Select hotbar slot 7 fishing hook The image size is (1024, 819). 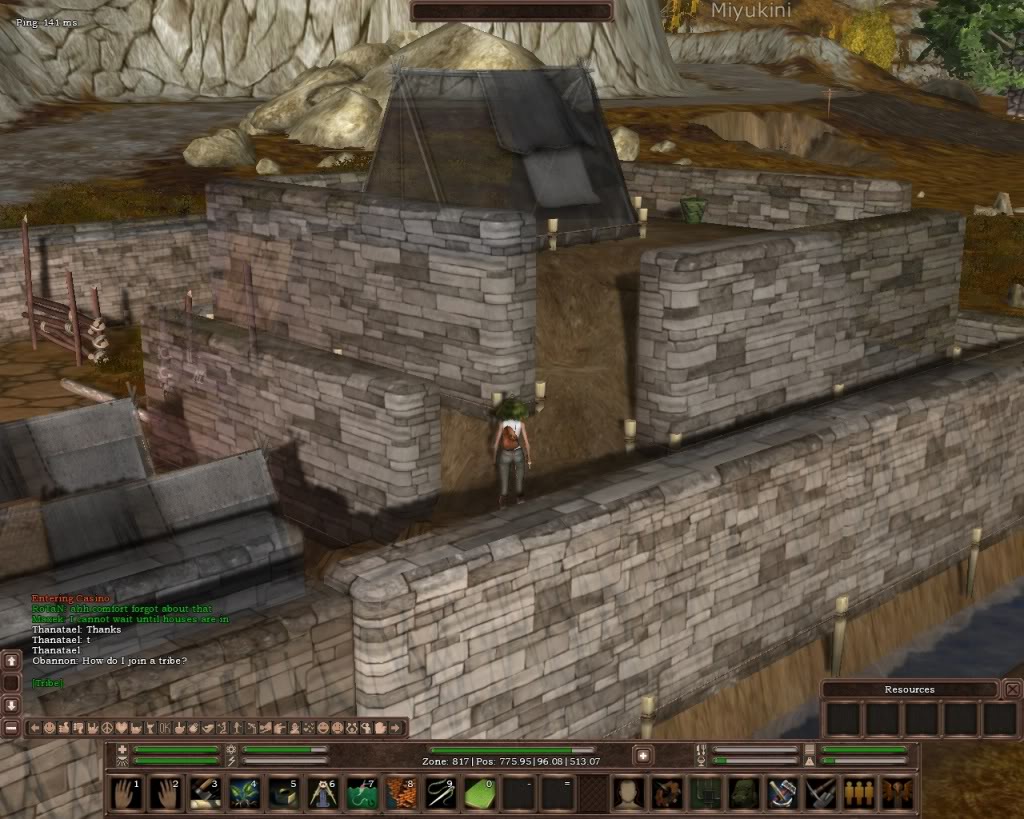[362, 793]
